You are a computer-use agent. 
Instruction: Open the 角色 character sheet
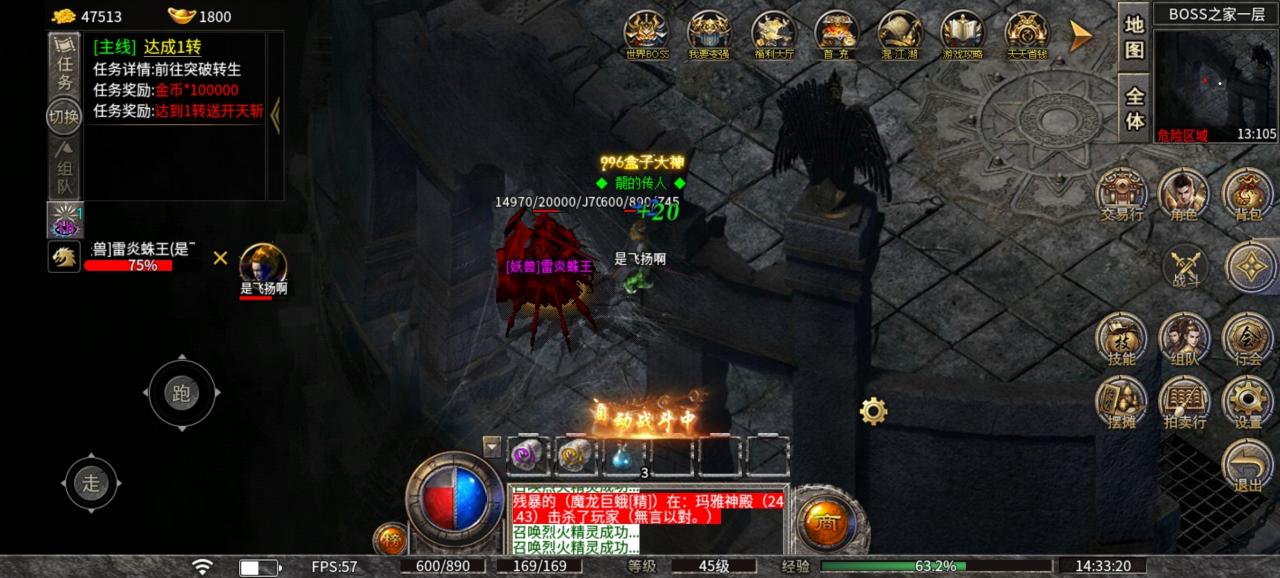coord(1184,192)
